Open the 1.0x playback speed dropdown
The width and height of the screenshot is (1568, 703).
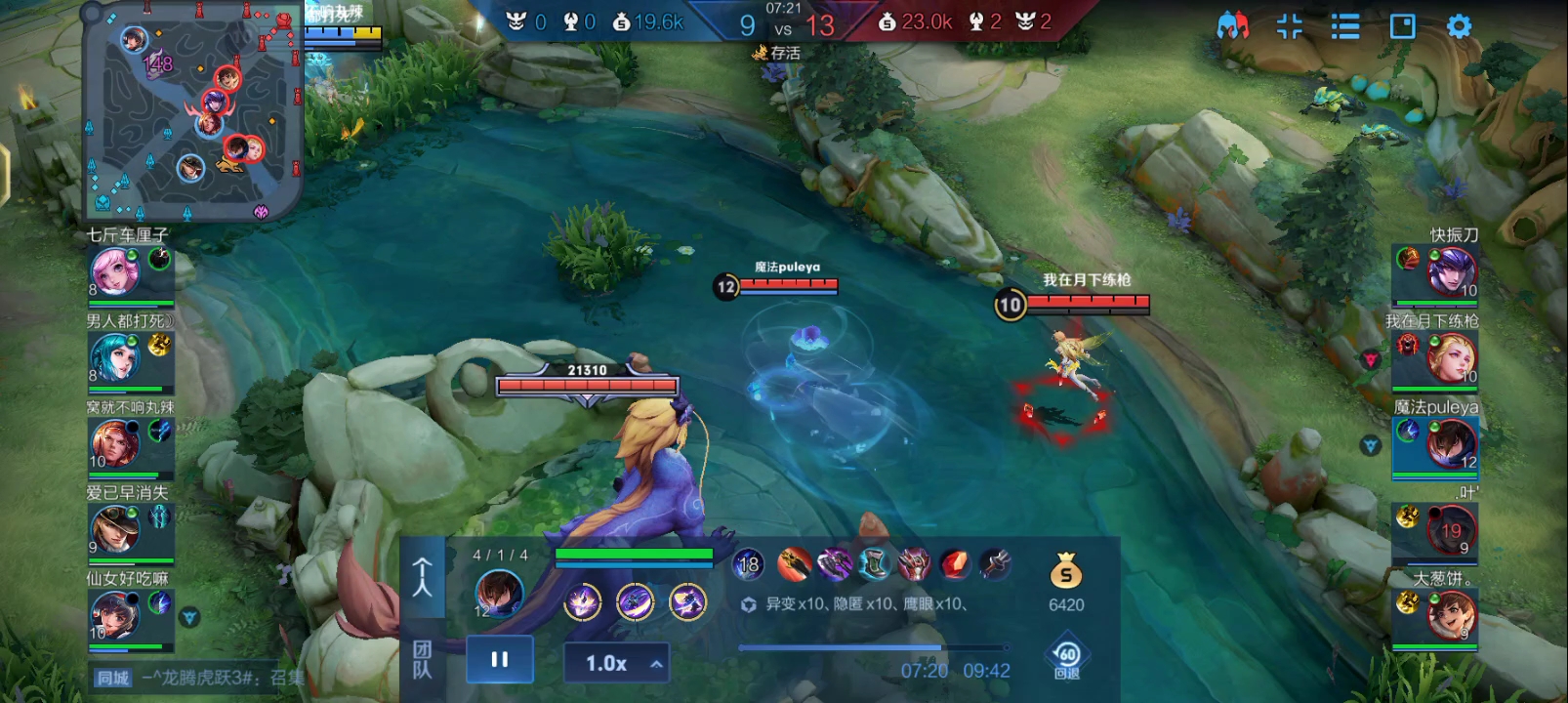click(x=616, y=664)
